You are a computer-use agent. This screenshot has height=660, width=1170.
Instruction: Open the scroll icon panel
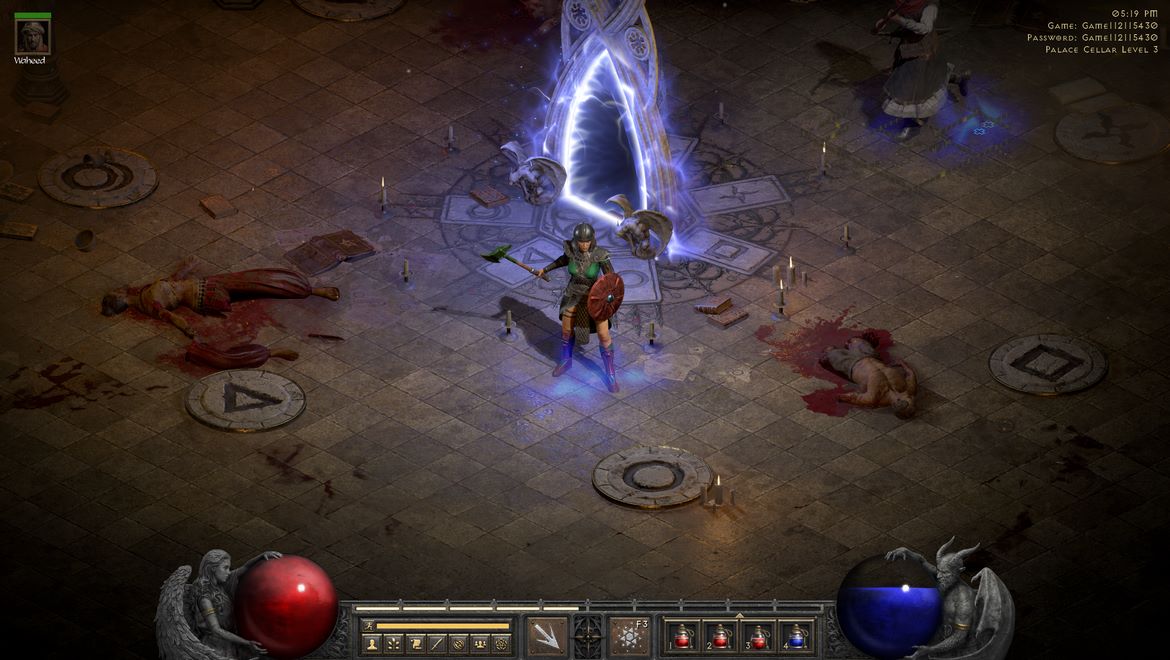click(415, 643)
